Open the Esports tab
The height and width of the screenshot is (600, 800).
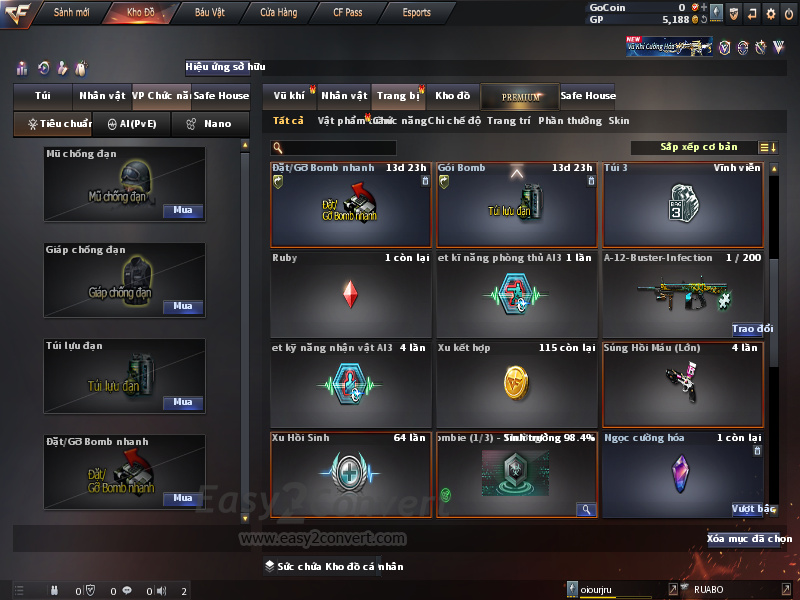pos(416,12)
